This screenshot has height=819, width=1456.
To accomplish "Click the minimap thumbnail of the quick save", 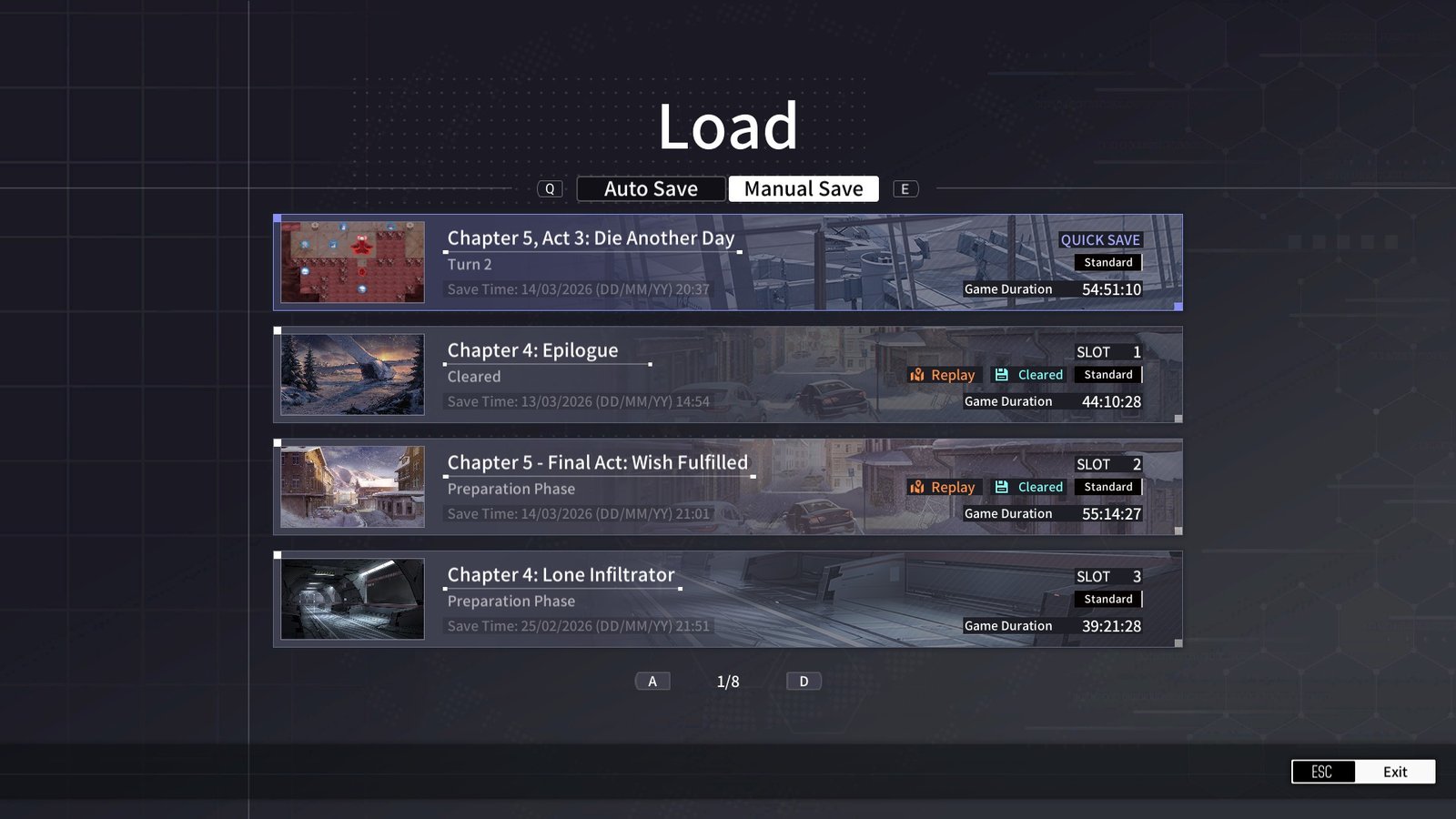I will [x=353, y=261].
